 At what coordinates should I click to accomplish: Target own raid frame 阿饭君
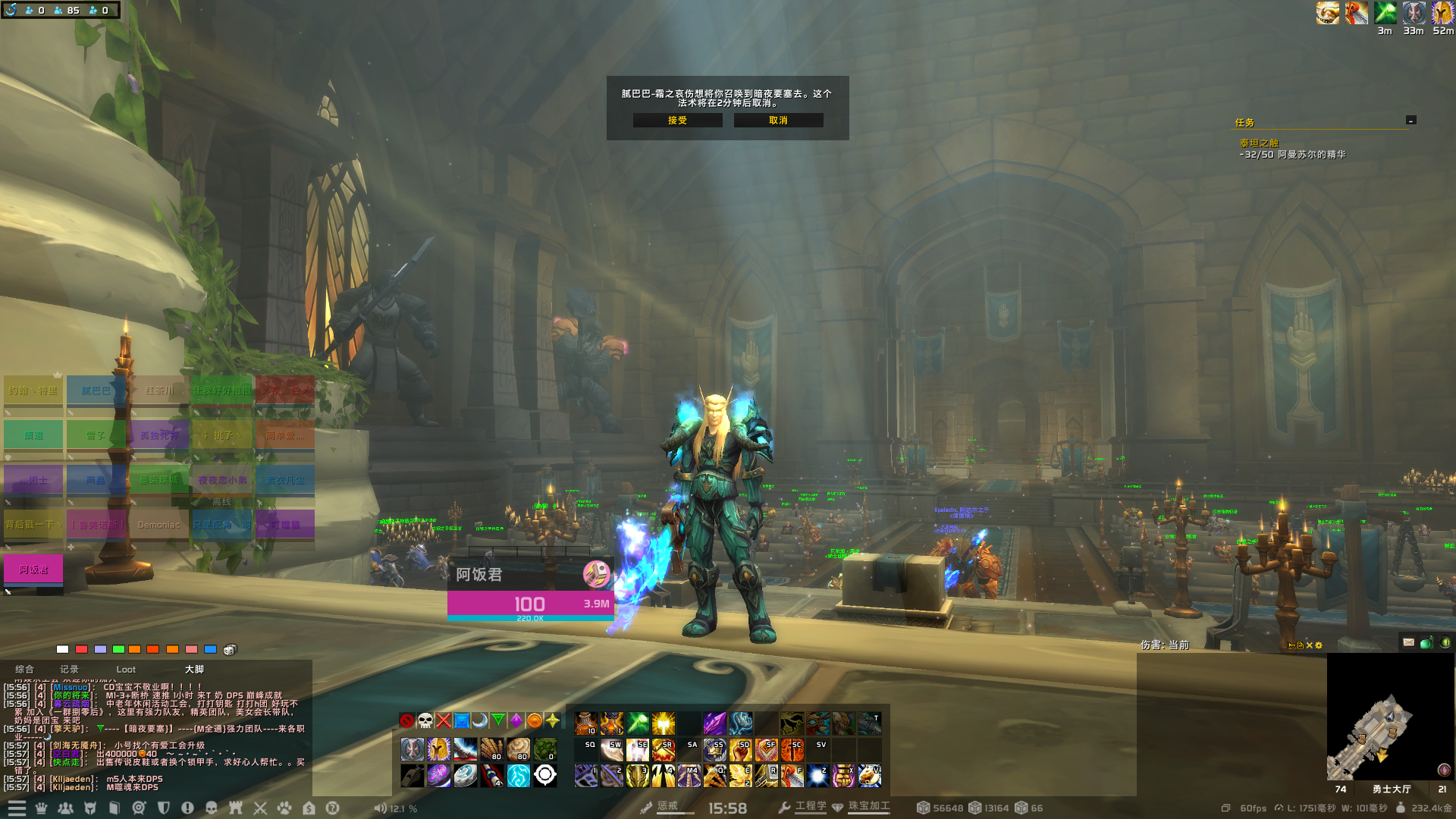(33, 570)
